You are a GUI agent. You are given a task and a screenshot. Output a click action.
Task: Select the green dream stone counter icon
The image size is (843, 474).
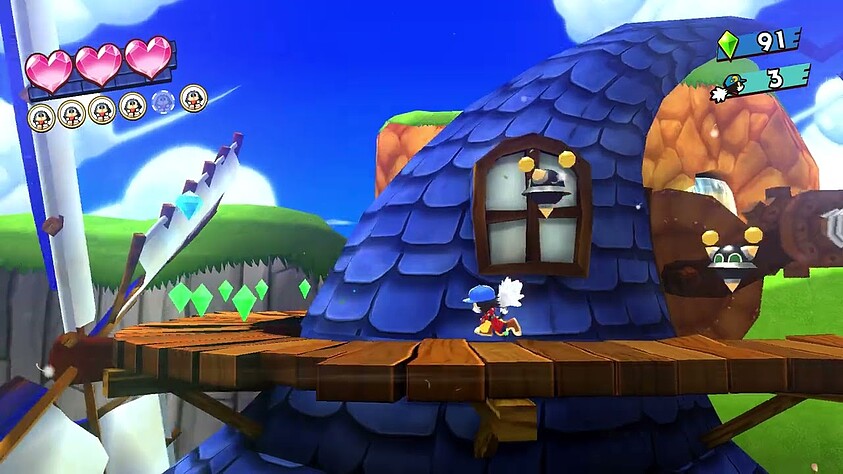point(727,44)
